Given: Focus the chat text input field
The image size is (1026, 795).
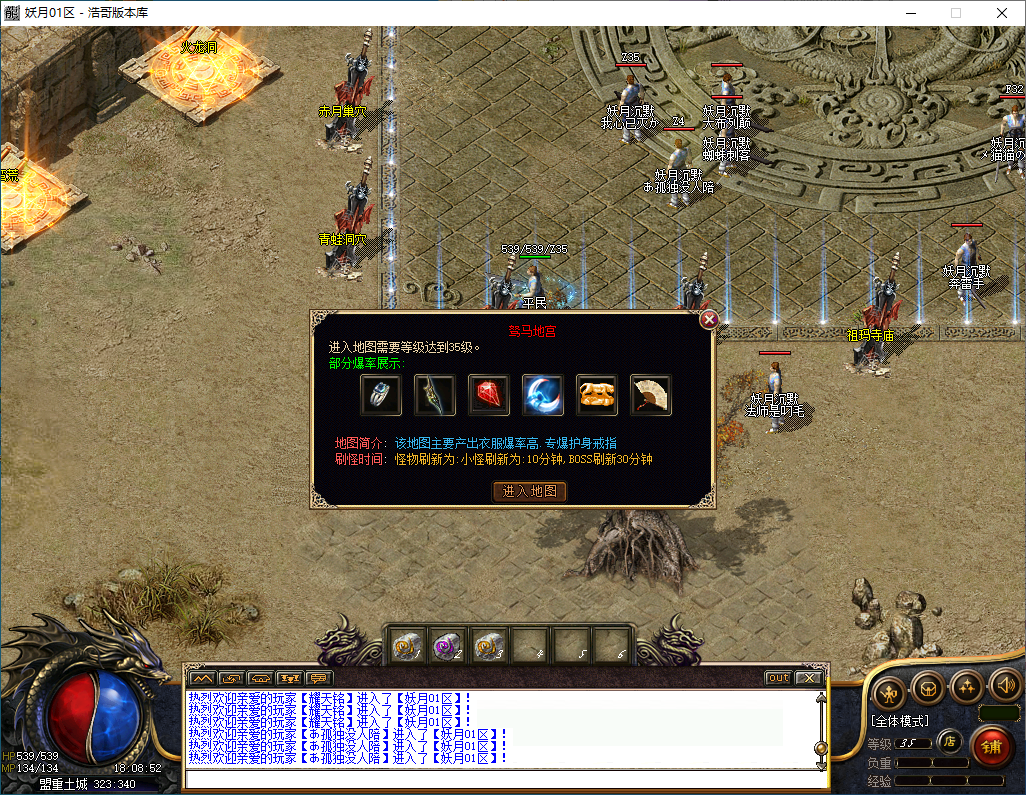Looking at the screenshot, I should coord(500,779).
